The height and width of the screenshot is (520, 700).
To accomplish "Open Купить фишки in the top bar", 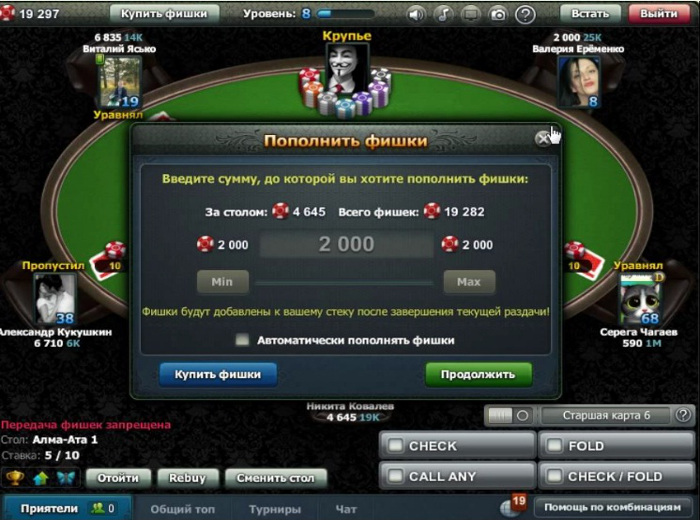I will point(164,14).
